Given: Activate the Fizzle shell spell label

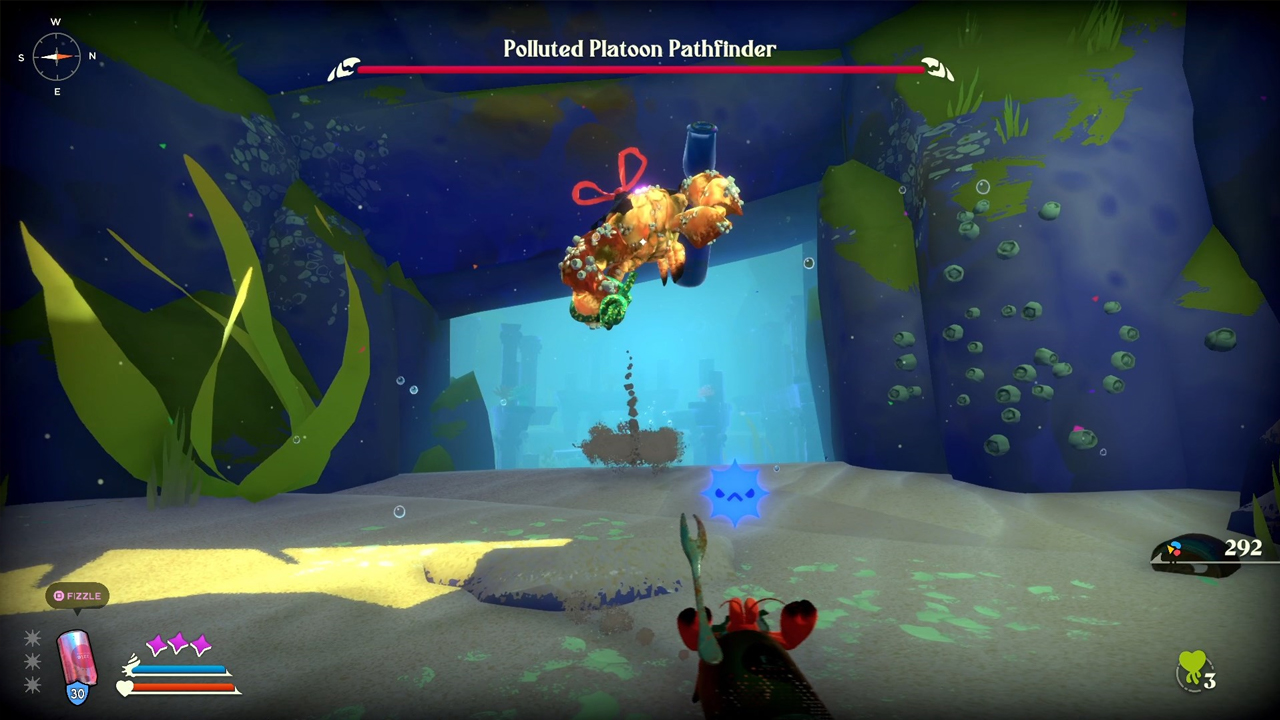Looking at the screenshot, I should [77, 596].
